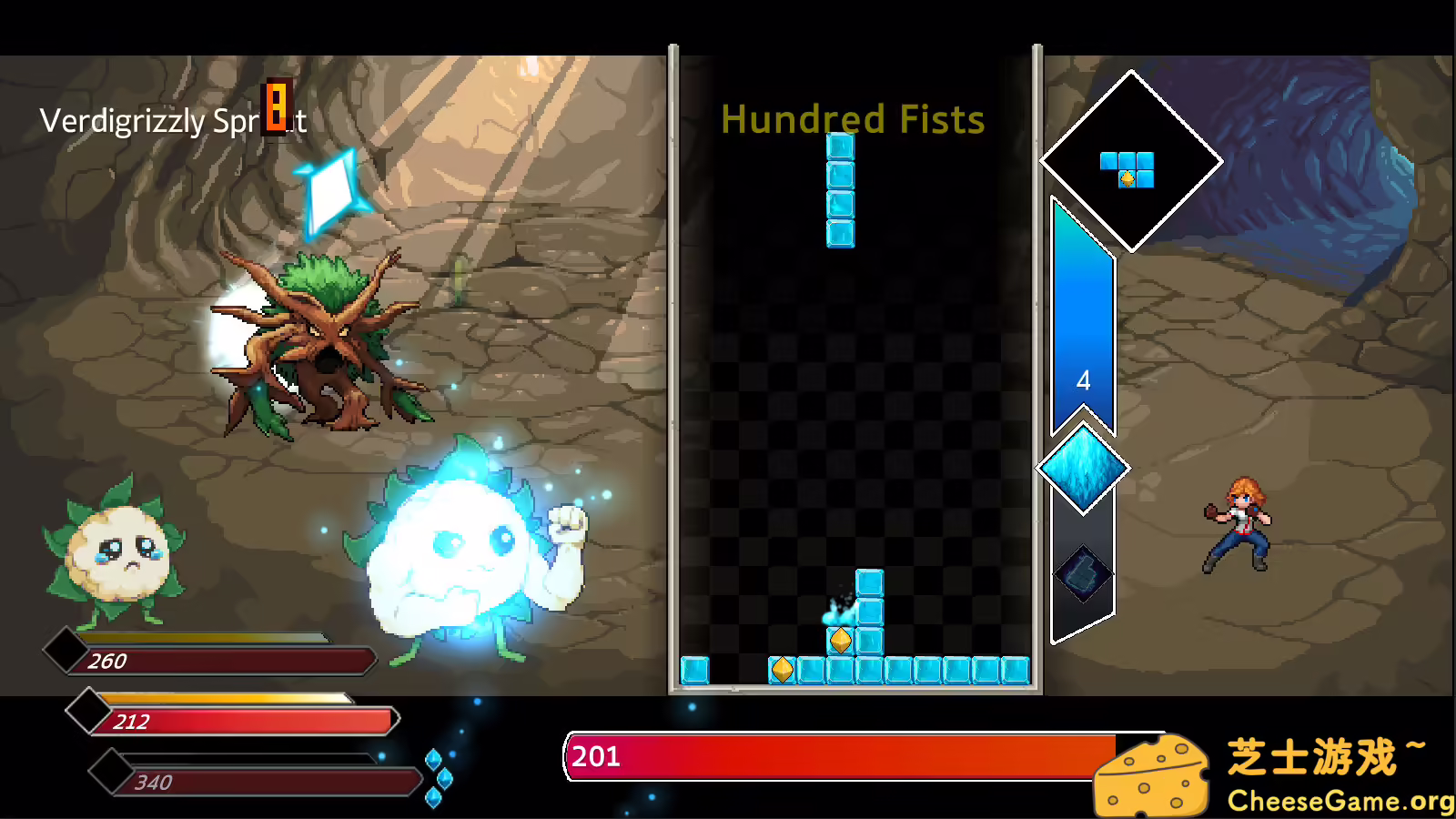Click the red countdown timer icon in enemy nameplate
This screenshot has width=1456, height=819.
click(x=274, y=113)
